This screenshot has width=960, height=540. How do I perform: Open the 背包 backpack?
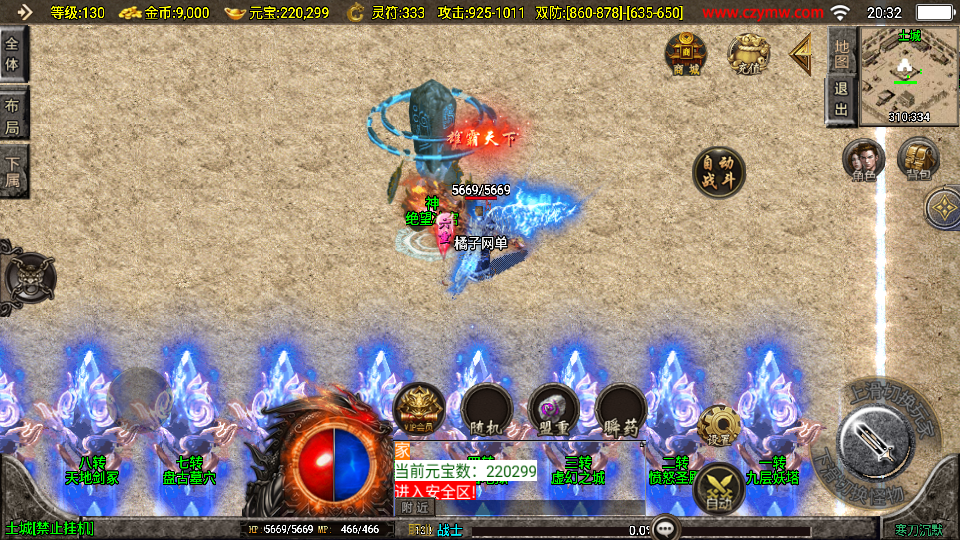click(x=917, y=160)
